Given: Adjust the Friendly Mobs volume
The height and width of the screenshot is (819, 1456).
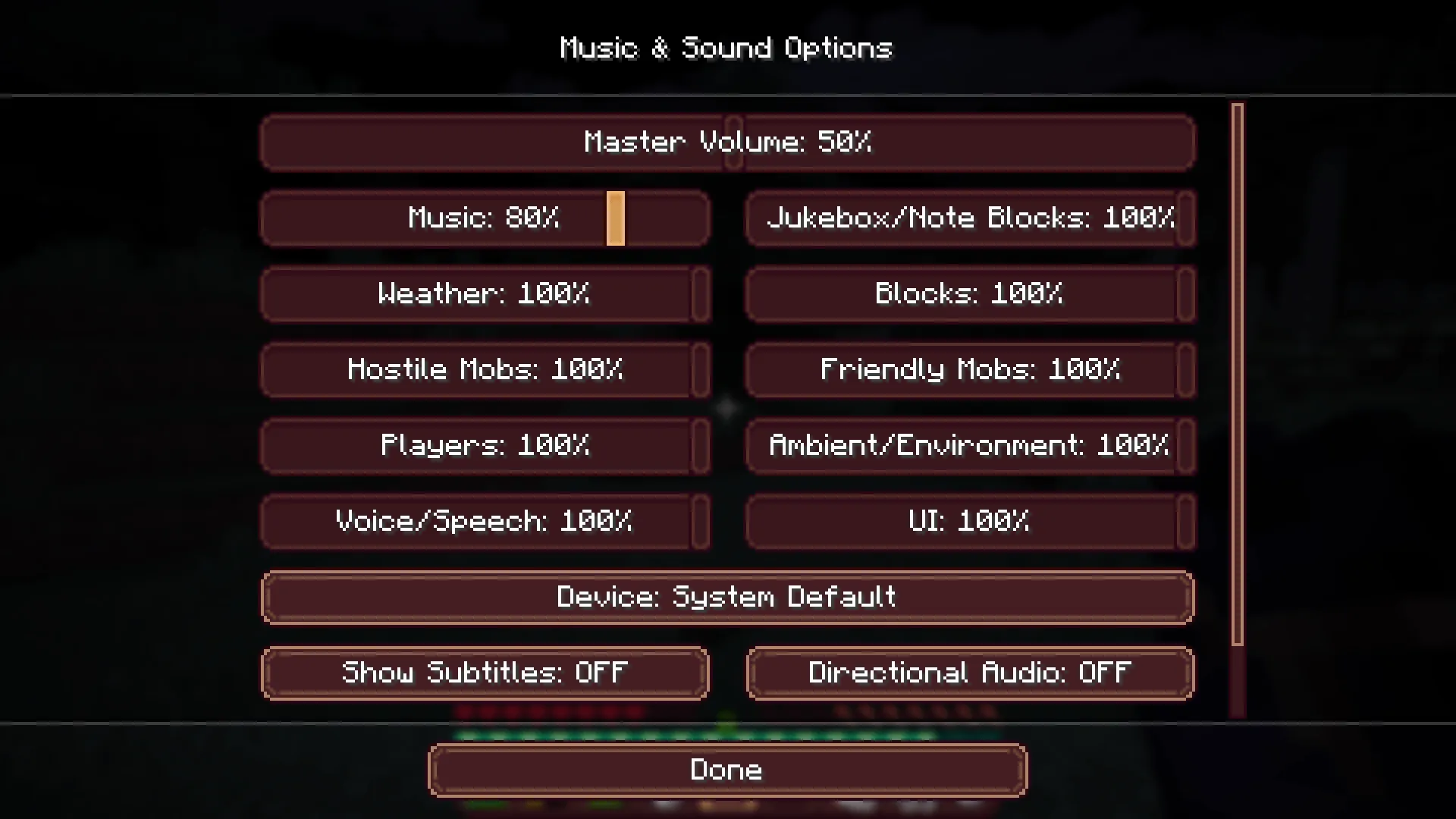Looking at the screenshot, I should coord(971,370).
